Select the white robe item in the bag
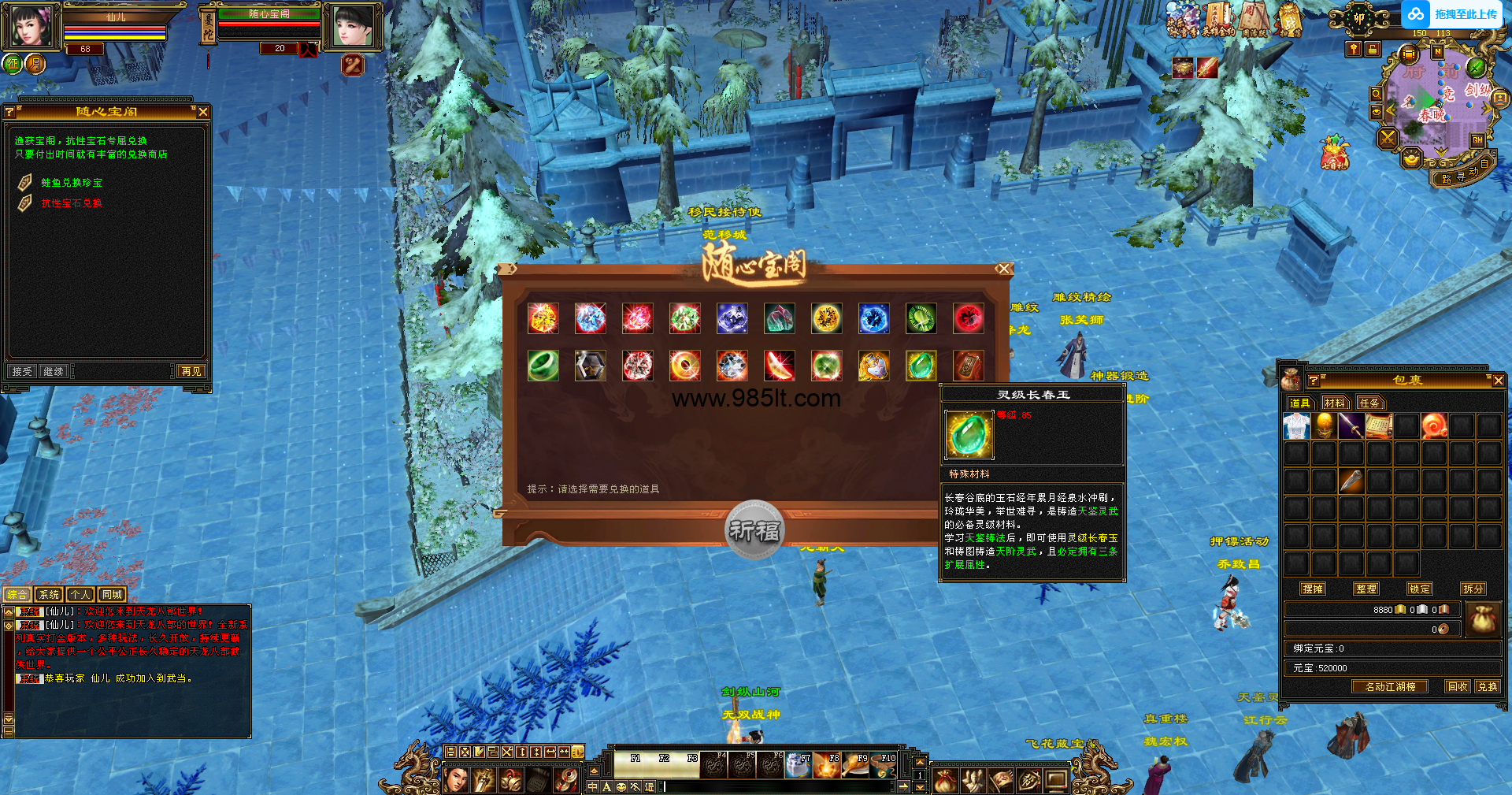The height and width of the screenshot is (795, 1512). (x=1296, y=426)
